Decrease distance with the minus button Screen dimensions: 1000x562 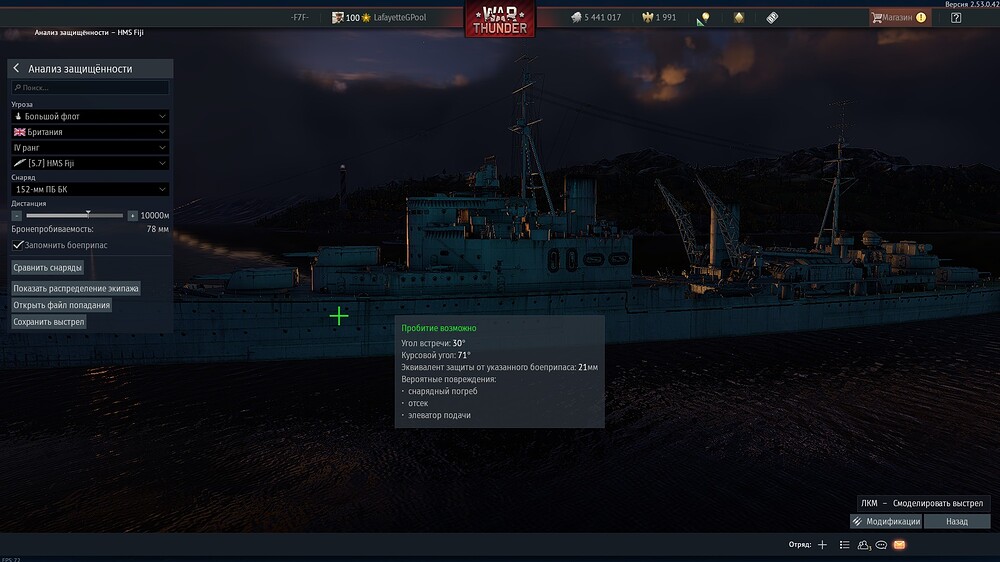tap(17, 215)
